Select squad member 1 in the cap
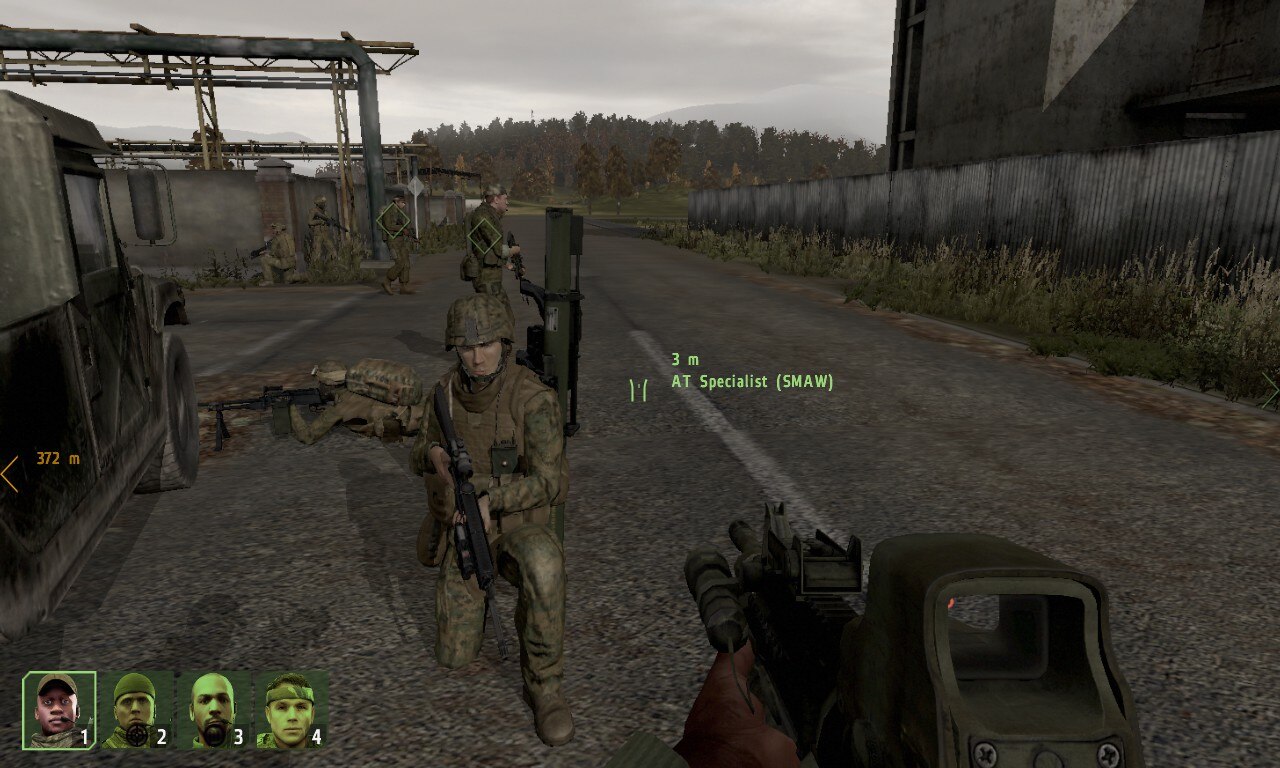1280x768 pixels. click(59, 710)
